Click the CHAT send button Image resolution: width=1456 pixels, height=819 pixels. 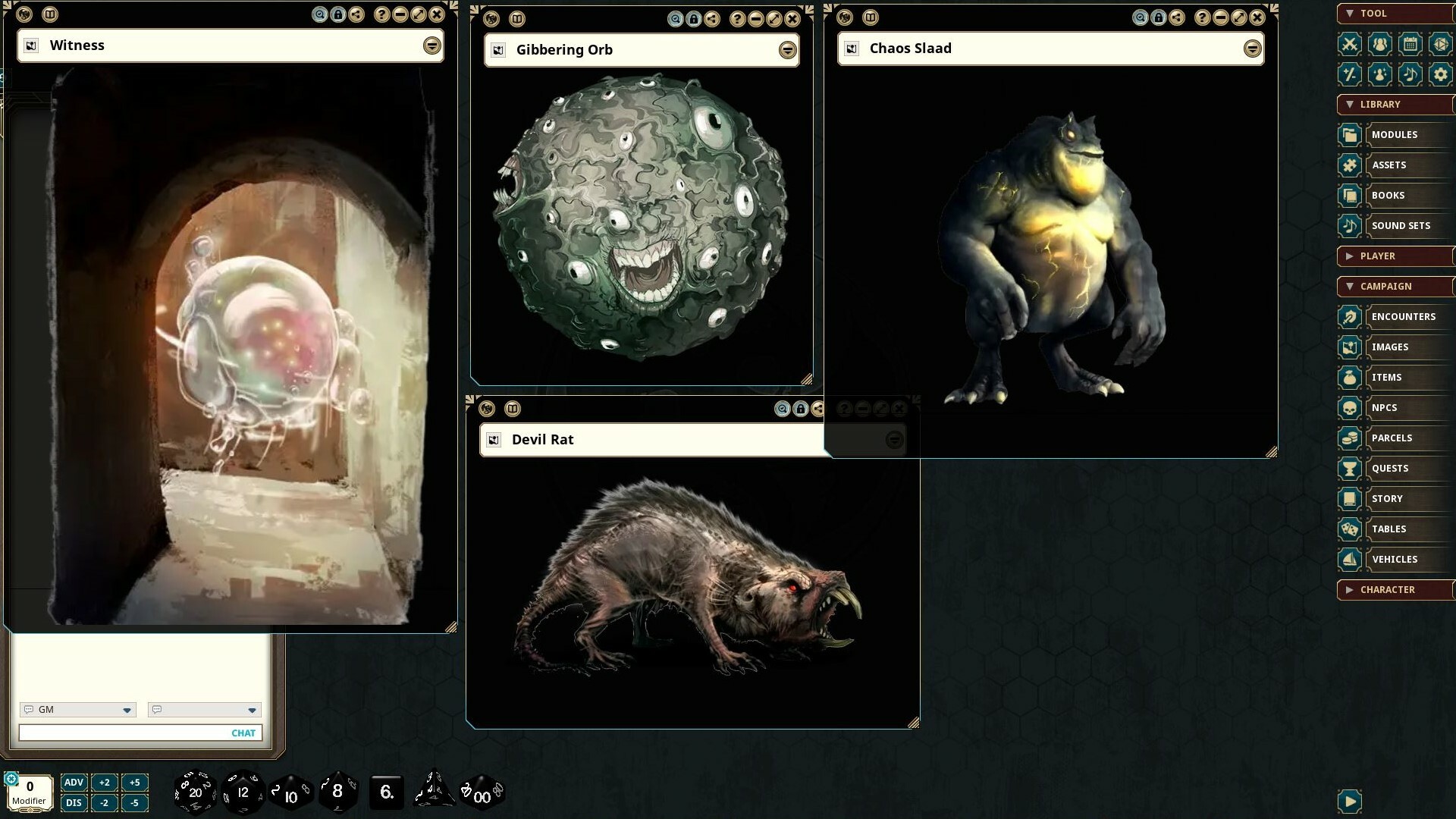pyautogui.click(x=243, y=733)
